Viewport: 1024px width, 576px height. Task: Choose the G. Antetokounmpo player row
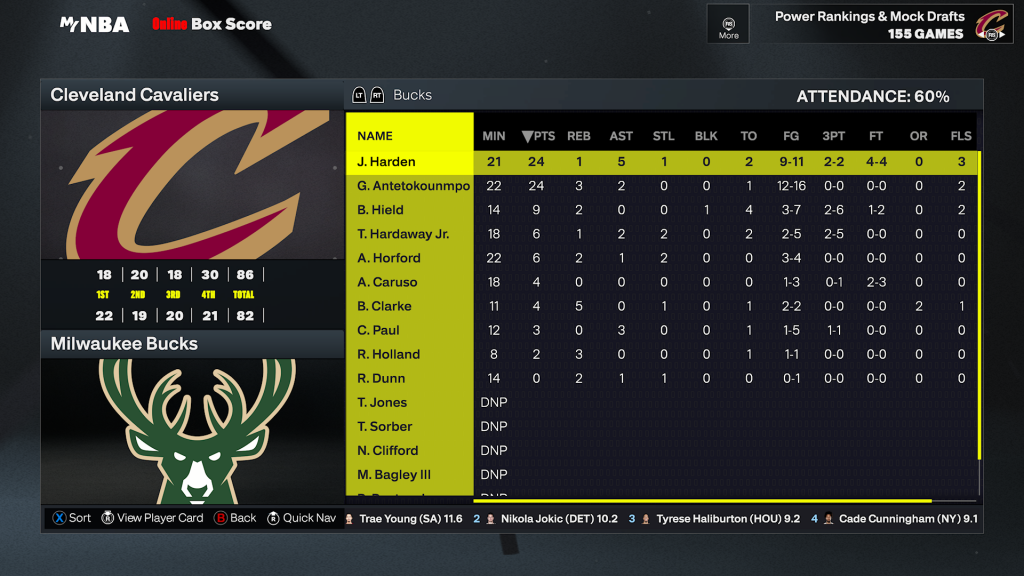click(413, 186)
